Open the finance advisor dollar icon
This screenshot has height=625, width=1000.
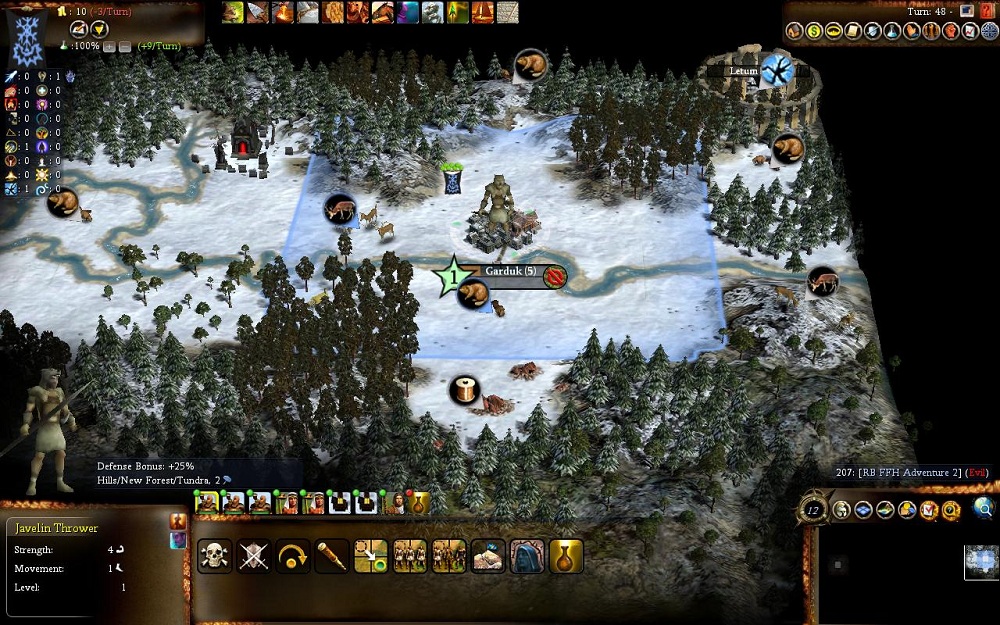tap(814, 31)
